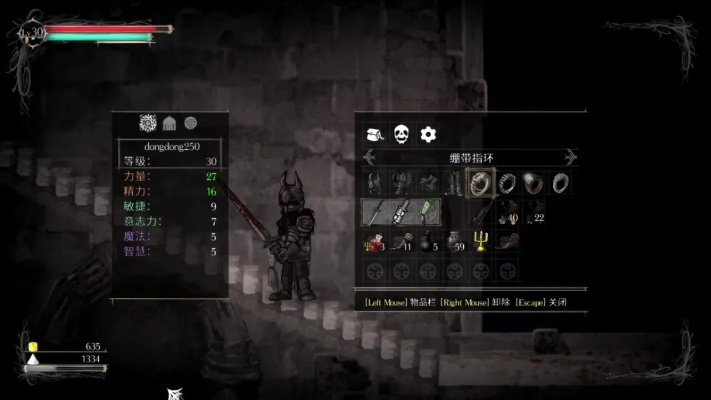Select the golden candelabra item
Image resolution: width=711 pixels, height=400 pixels.
480,241
